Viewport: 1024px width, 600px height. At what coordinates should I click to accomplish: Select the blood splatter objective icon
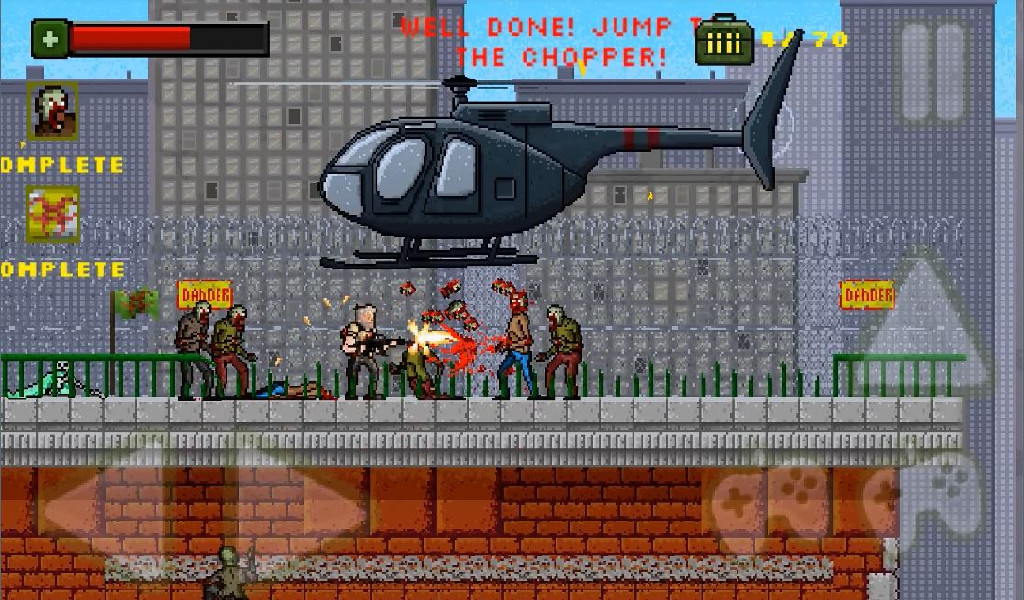52,214
